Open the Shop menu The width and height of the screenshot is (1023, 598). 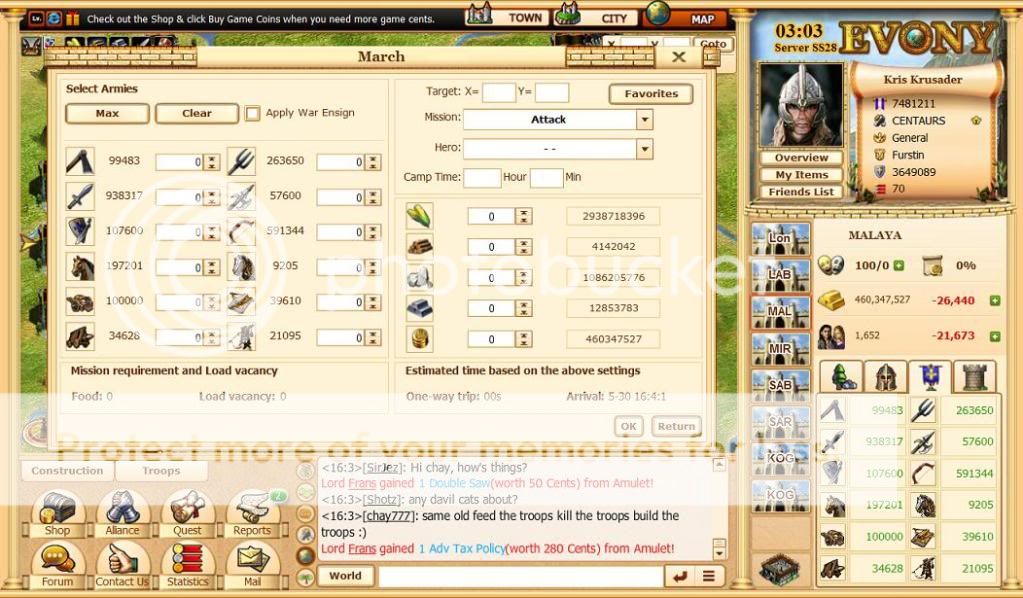tap(57, 514)
